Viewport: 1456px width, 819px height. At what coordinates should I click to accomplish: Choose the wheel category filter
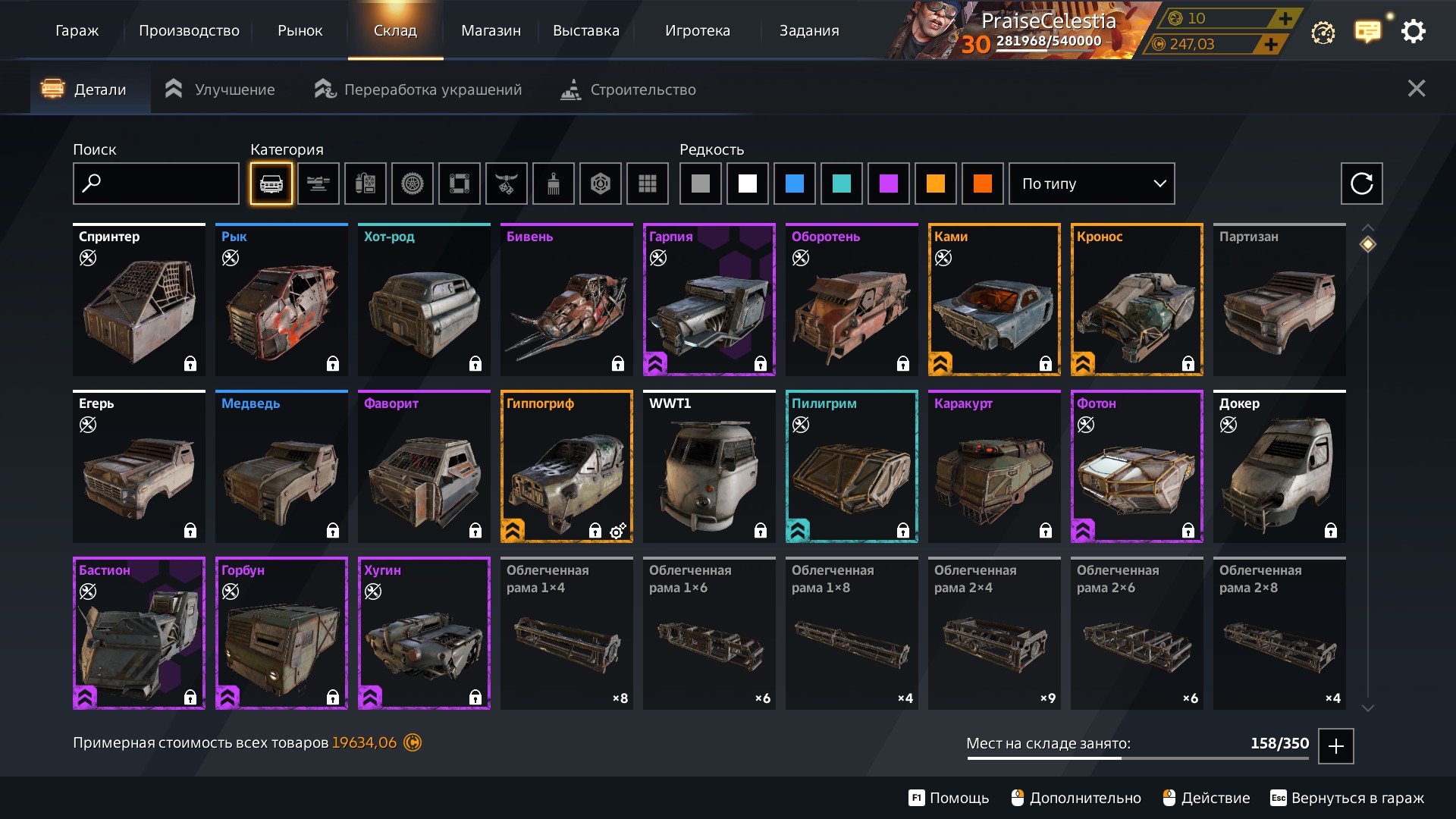click(x=412, y=184)
